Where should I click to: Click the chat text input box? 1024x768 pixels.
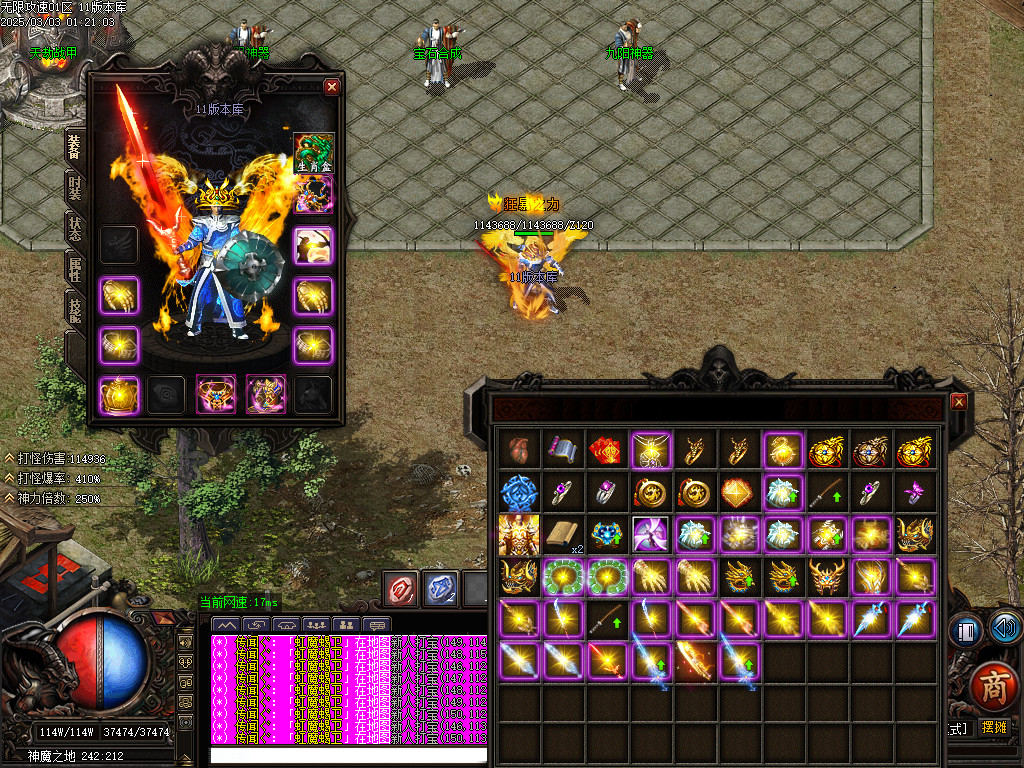[350, 755]
